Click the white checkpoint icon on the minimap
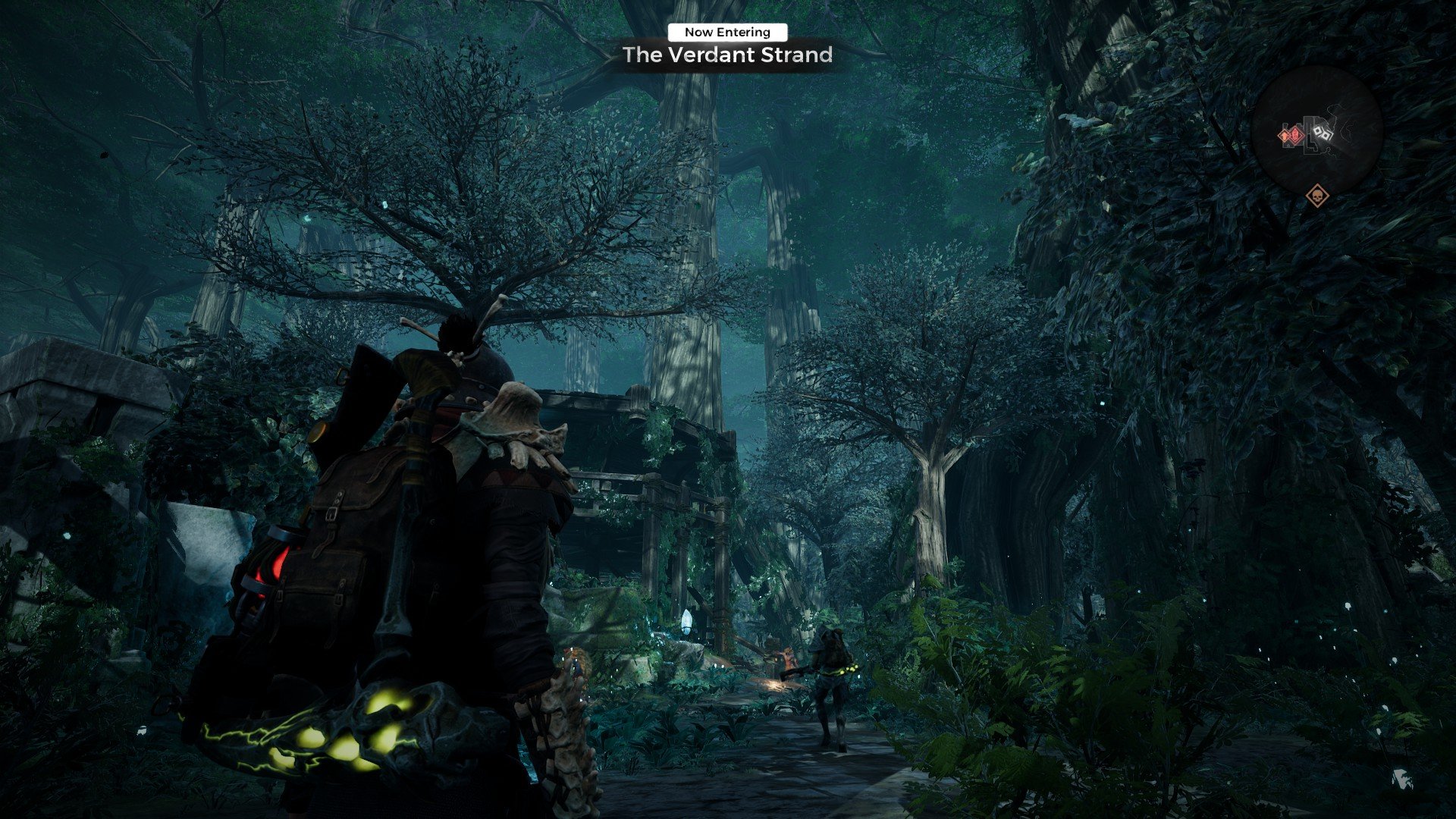This screenshot has height=819, width=1456. coord(1324,133)
